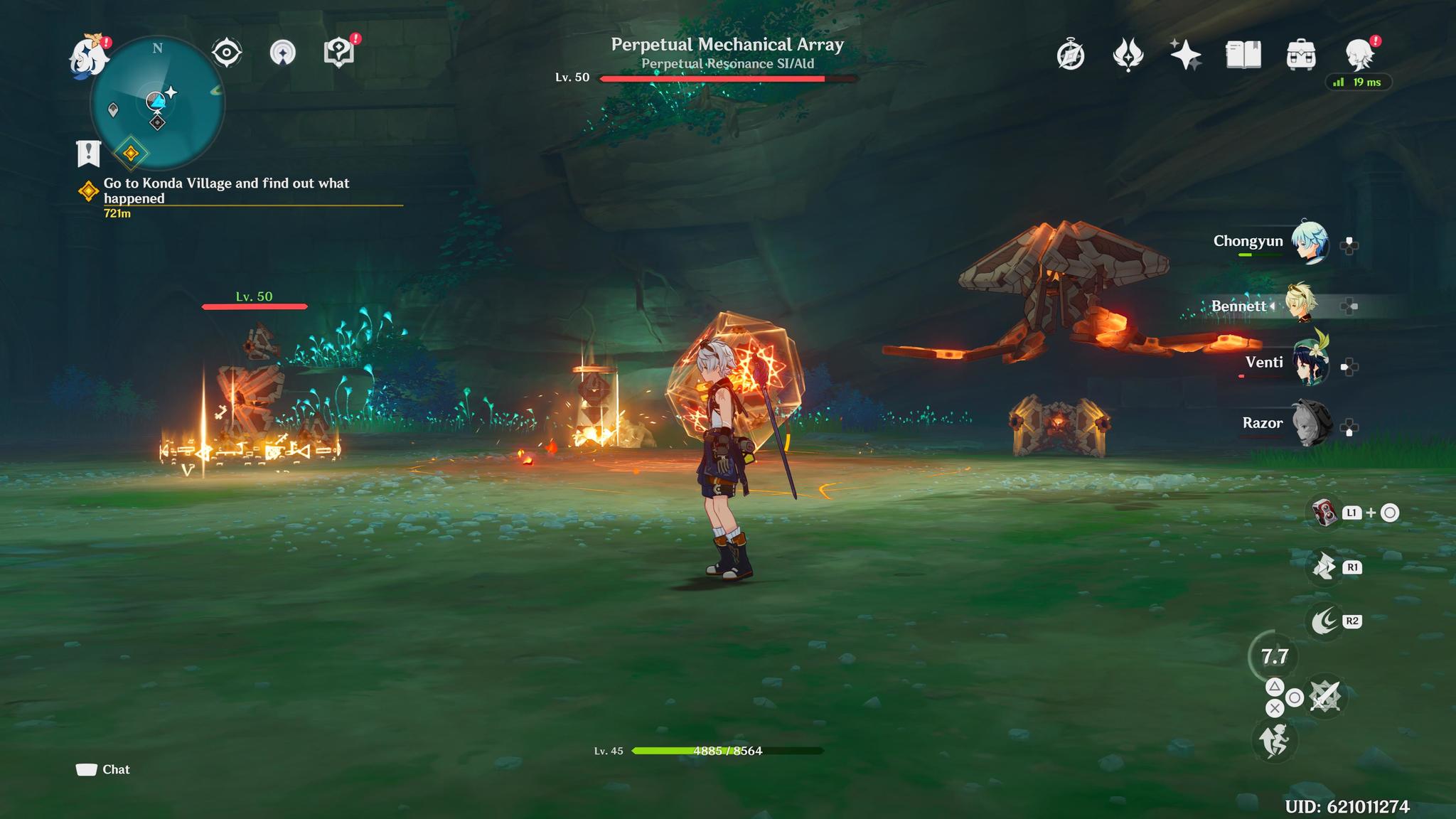Open the events icon beside the compass
Image resolution: width=1456 pixels, height=819 pixels.
(x=1128, y=55)
